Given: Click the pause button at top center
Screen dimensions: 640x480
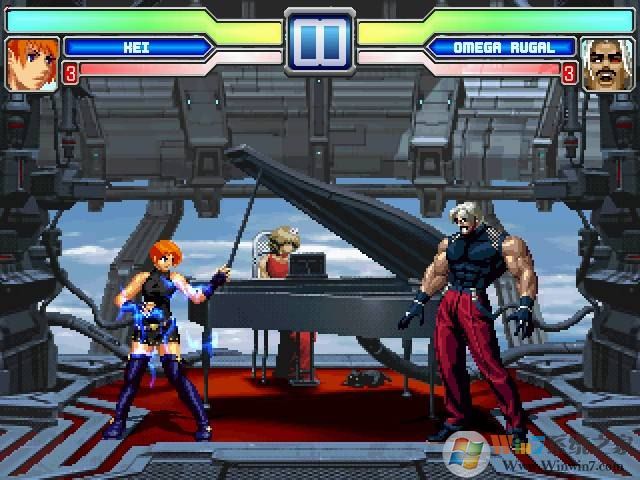Looking at the screenshot, I should tap(319, 42).
